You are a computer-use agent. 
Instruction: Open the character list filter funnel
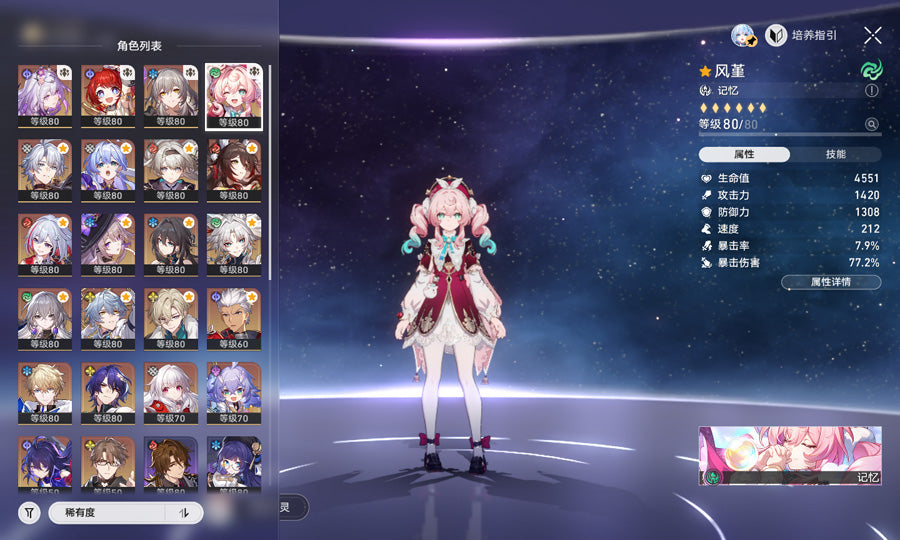click(29, 513)
